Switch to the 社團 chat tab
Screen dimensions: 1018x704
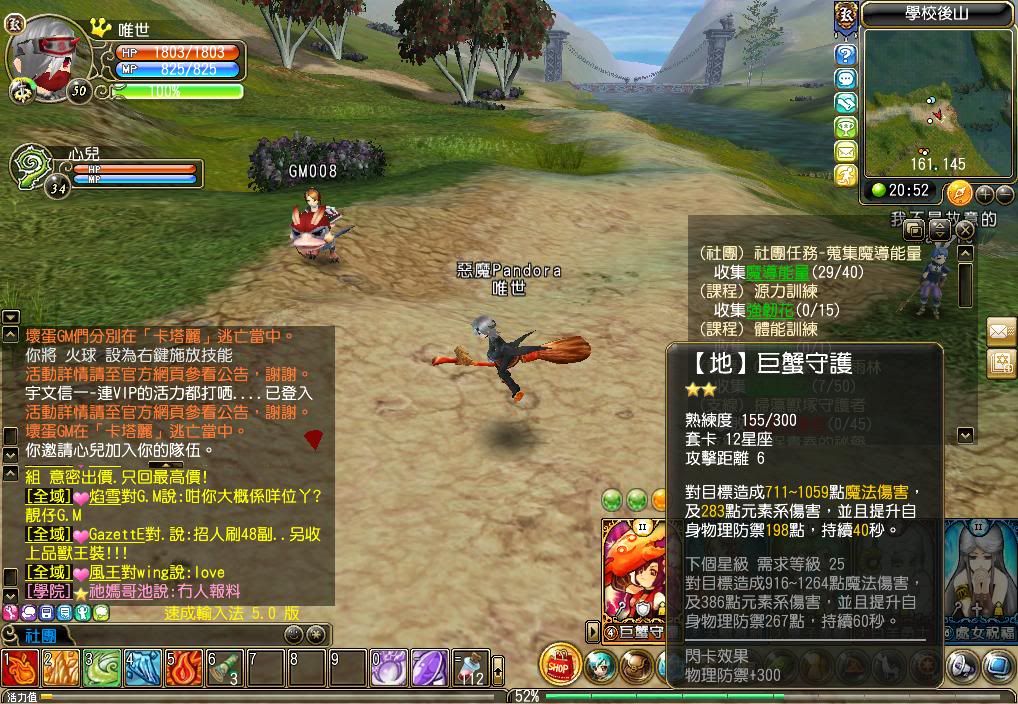click(36, 635)
